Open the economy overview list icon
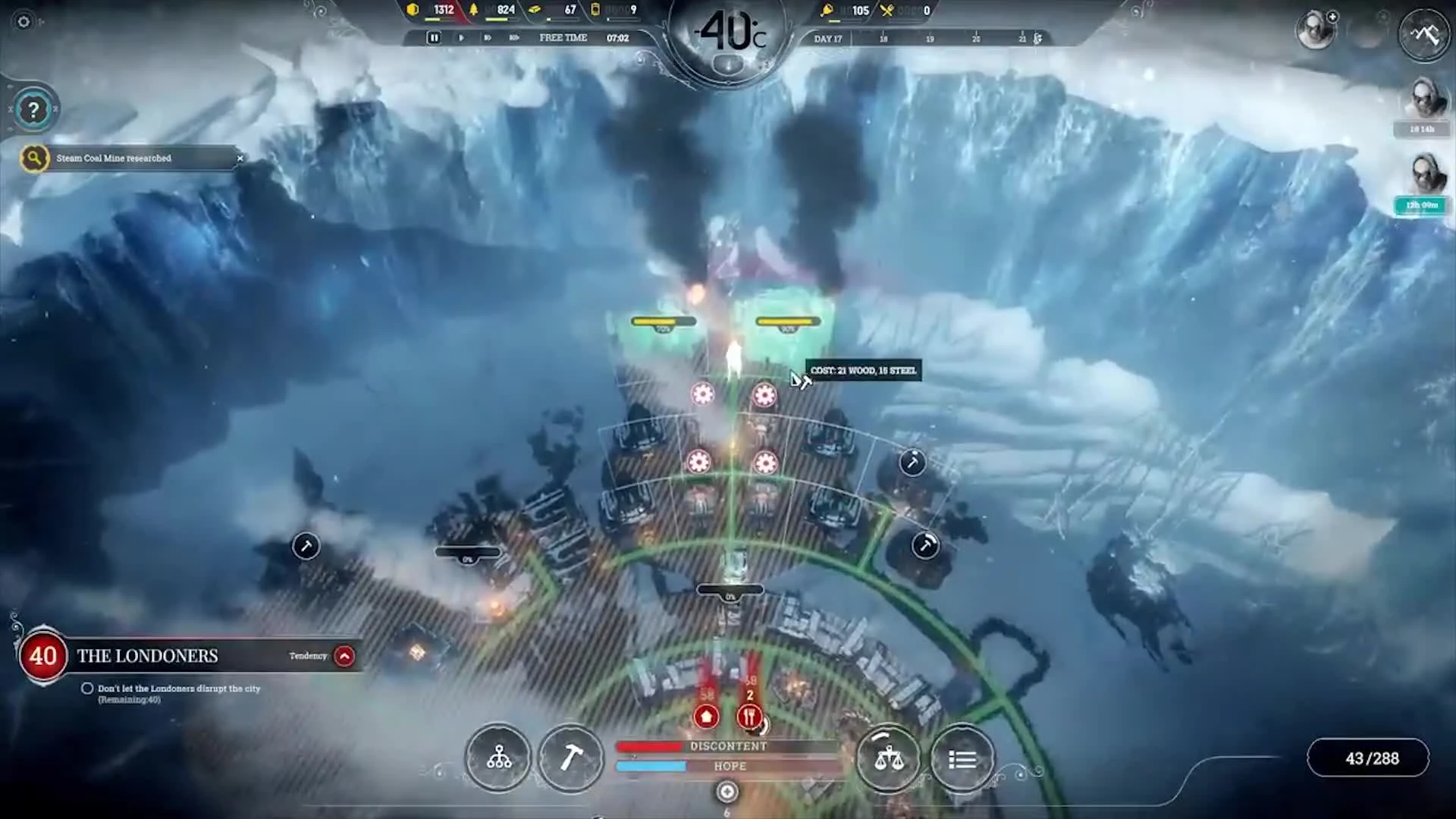 click(x=962, y=759)
